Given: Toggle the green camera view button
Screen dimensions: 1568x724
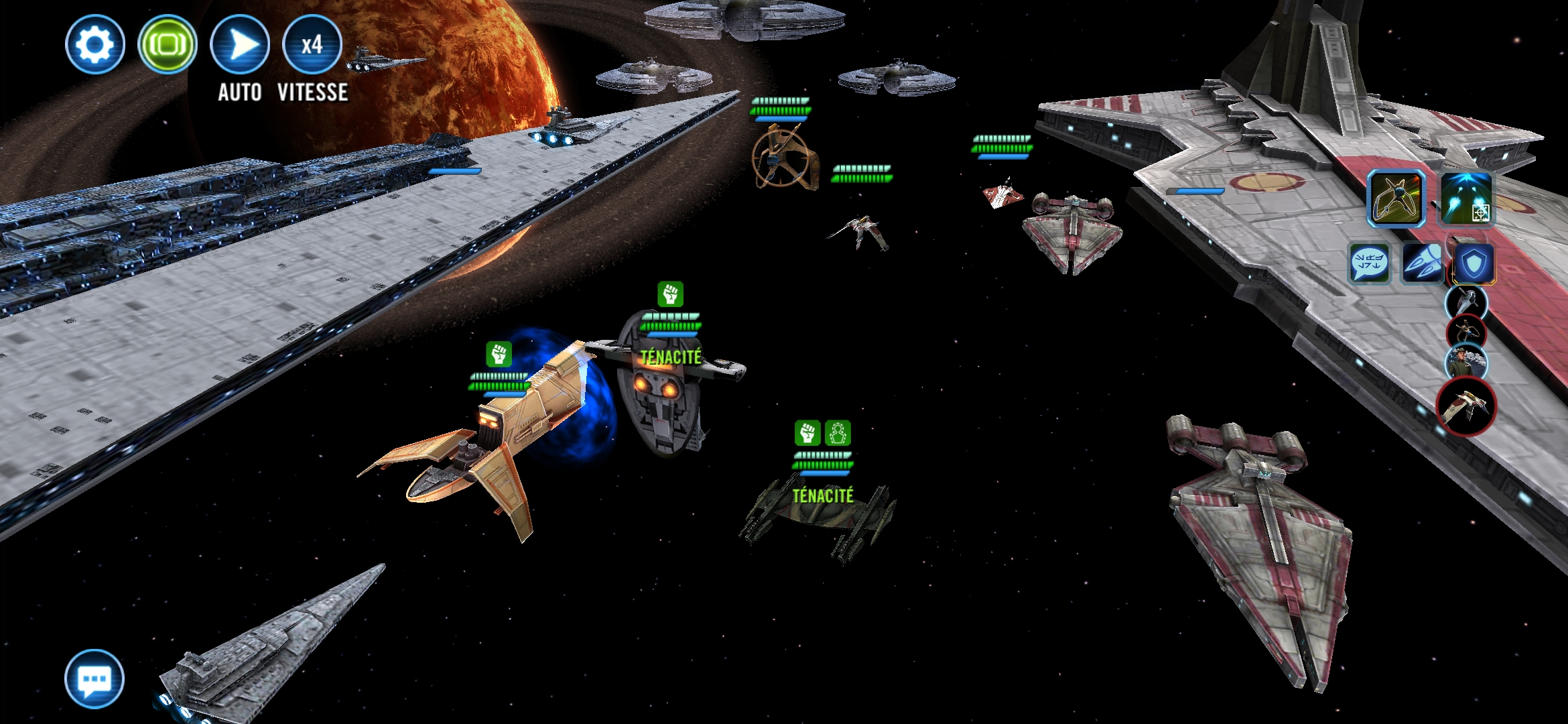Looking at the screenshot, I should click(x=168, y=45).
